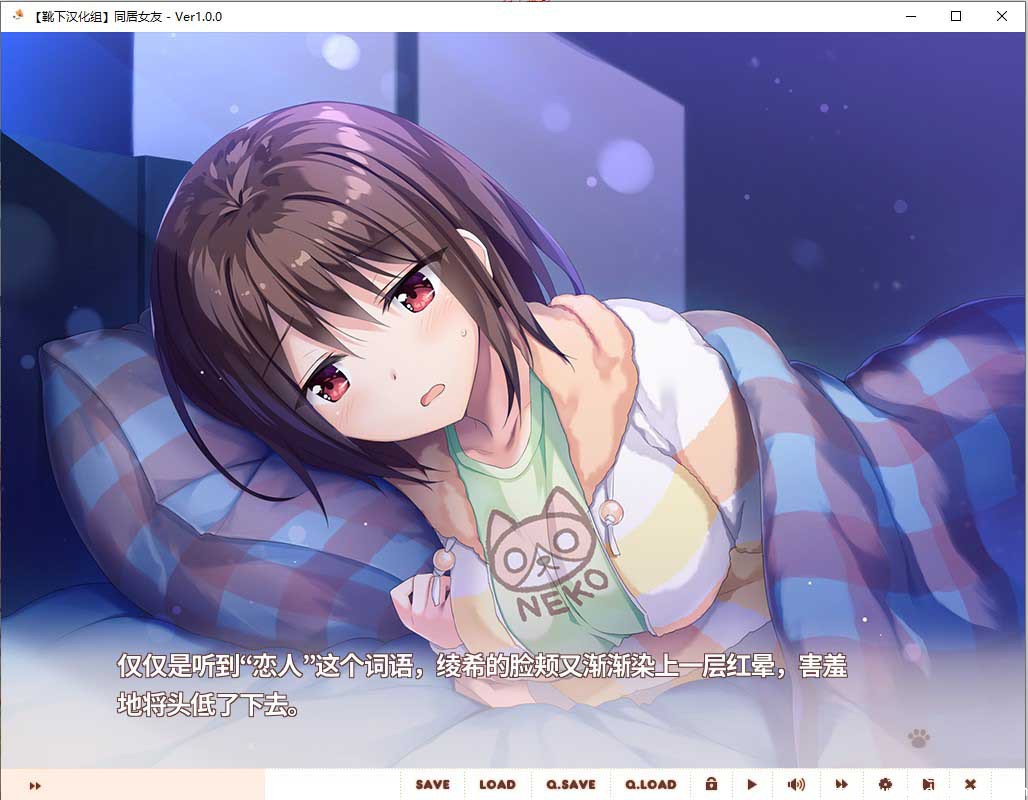Close the game window from title bar

(1002, 16)
